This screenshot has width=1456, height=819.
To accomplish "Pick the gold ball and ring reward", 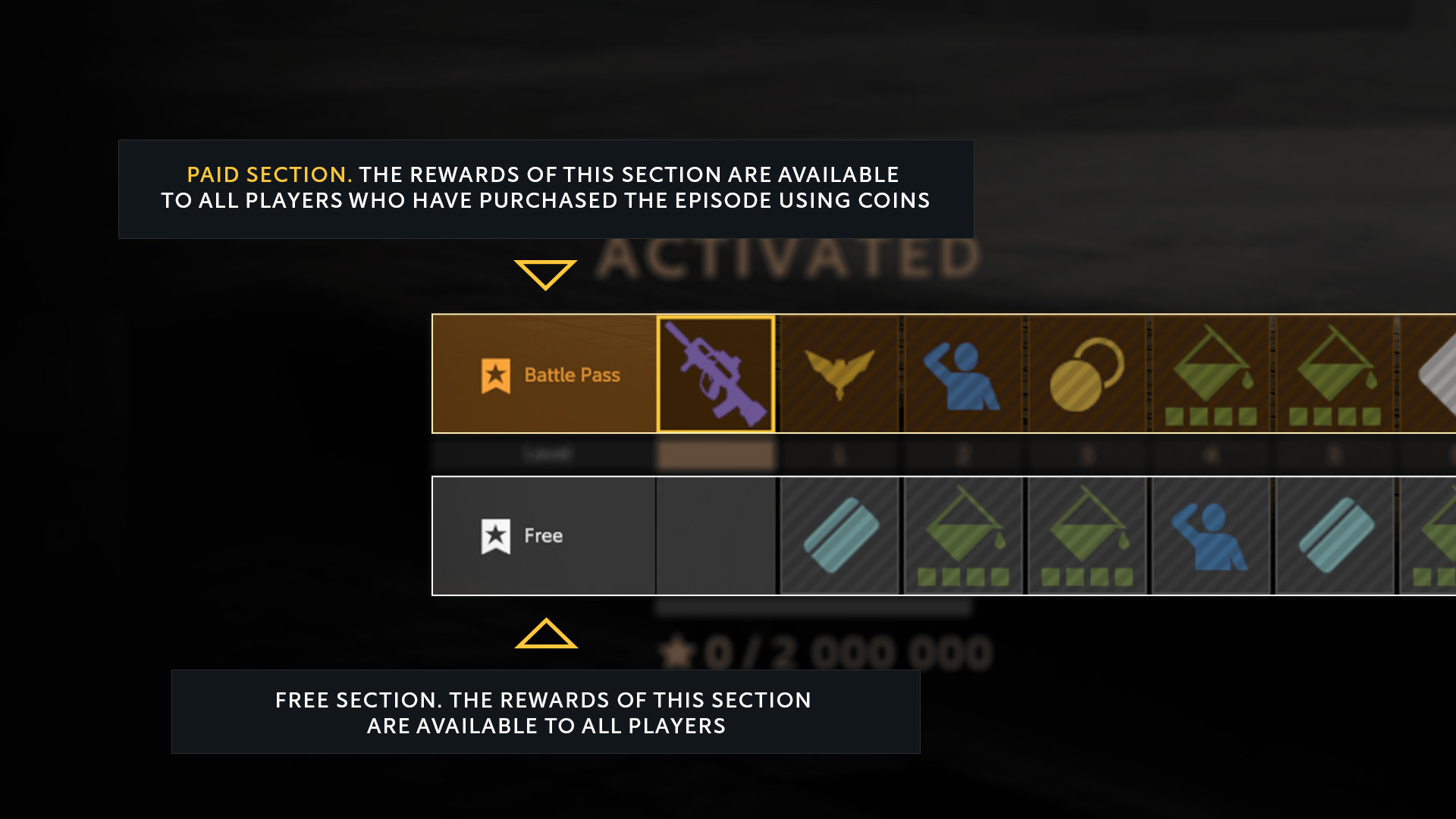I will tap(1086, 374).
